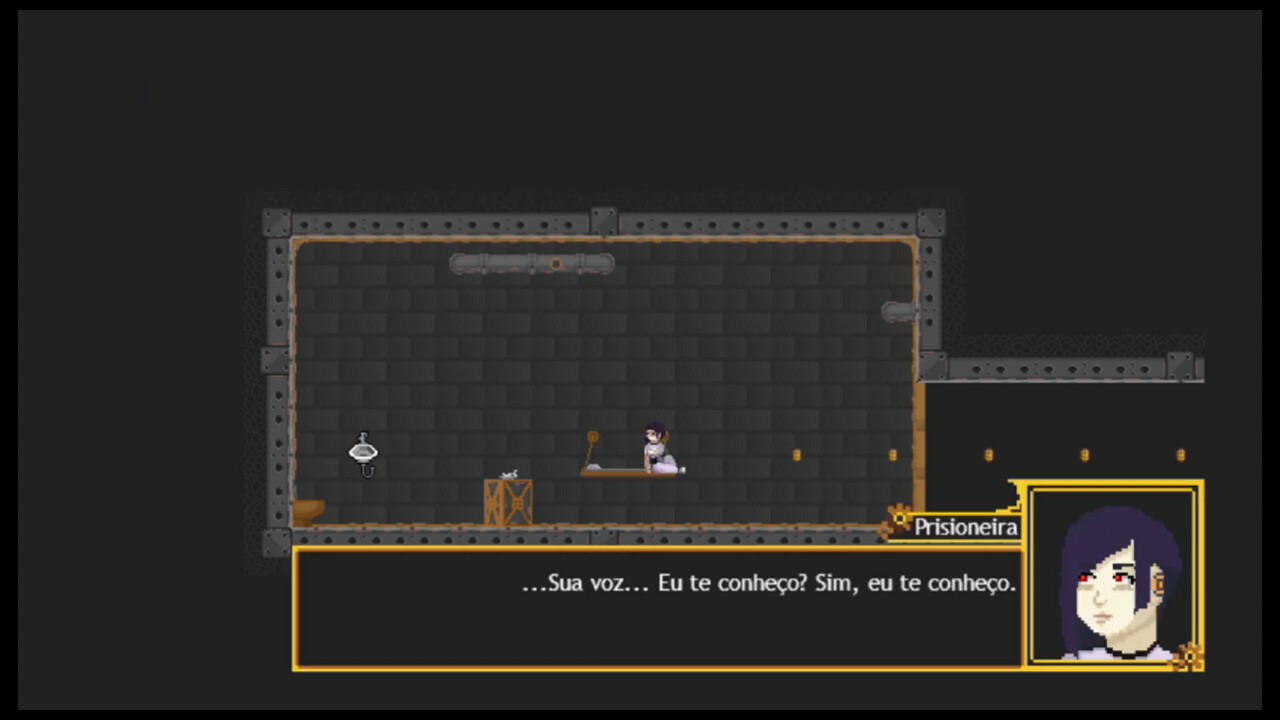This screenshot has height=720, width=1280.
Task: Click the white sink on the left wall
Action: click(x=362, y=452)
